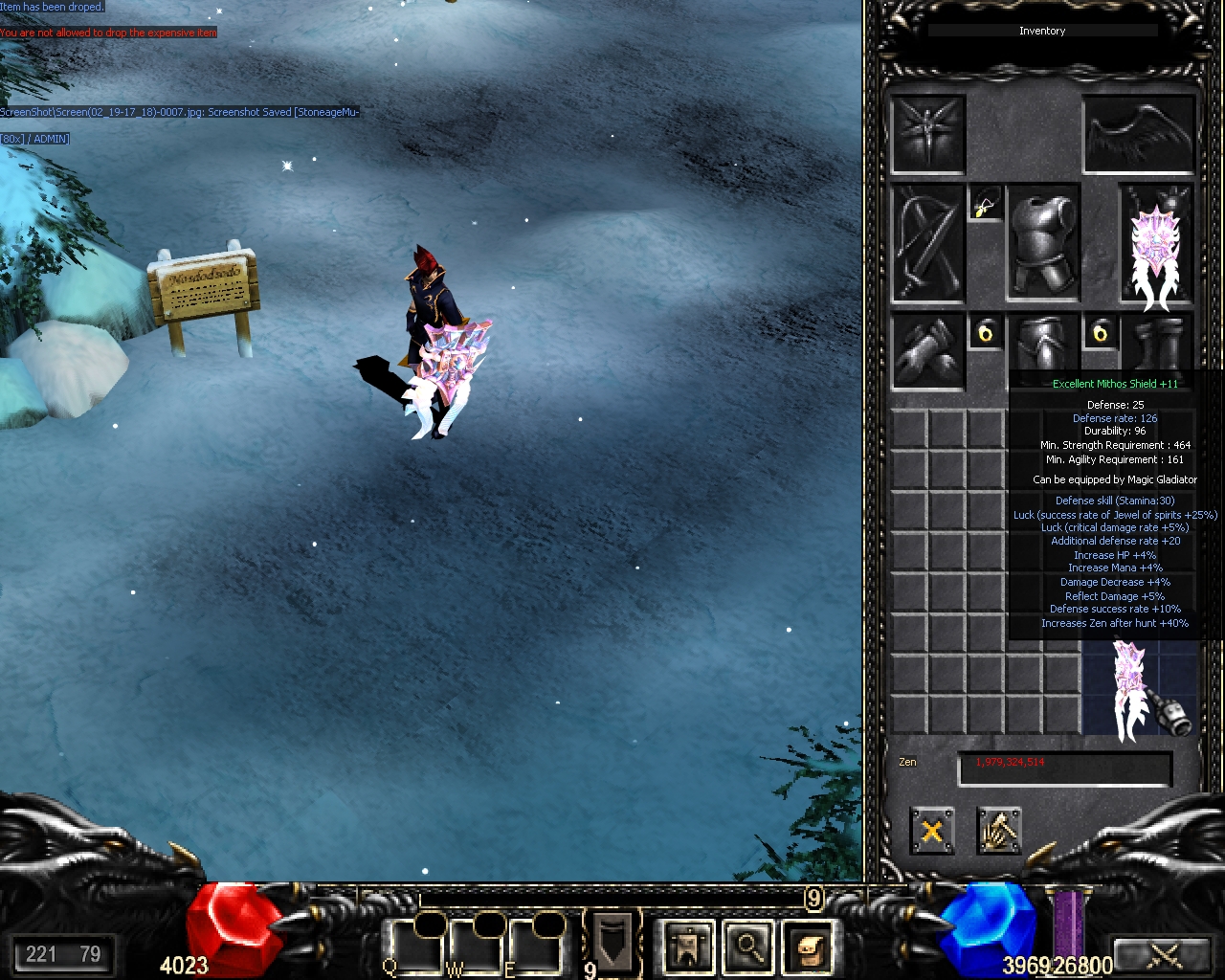This screenshot has height=980, width=1225.
Task: Select the left gold ring slot
Action: click(986, 333)
